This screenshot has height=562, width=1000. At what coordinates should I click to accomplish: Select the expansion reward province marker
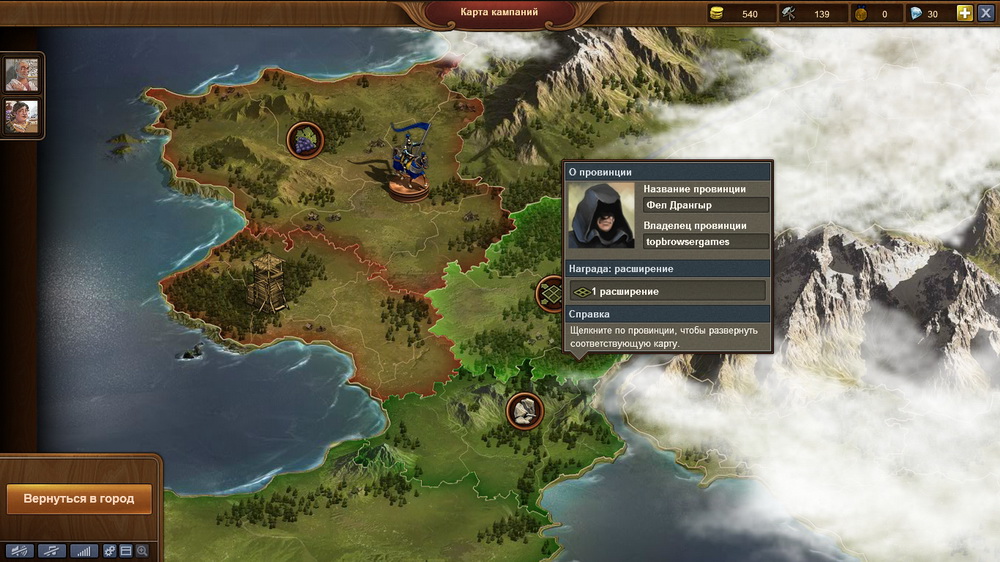pyautogui.click(x=550, y=293)
